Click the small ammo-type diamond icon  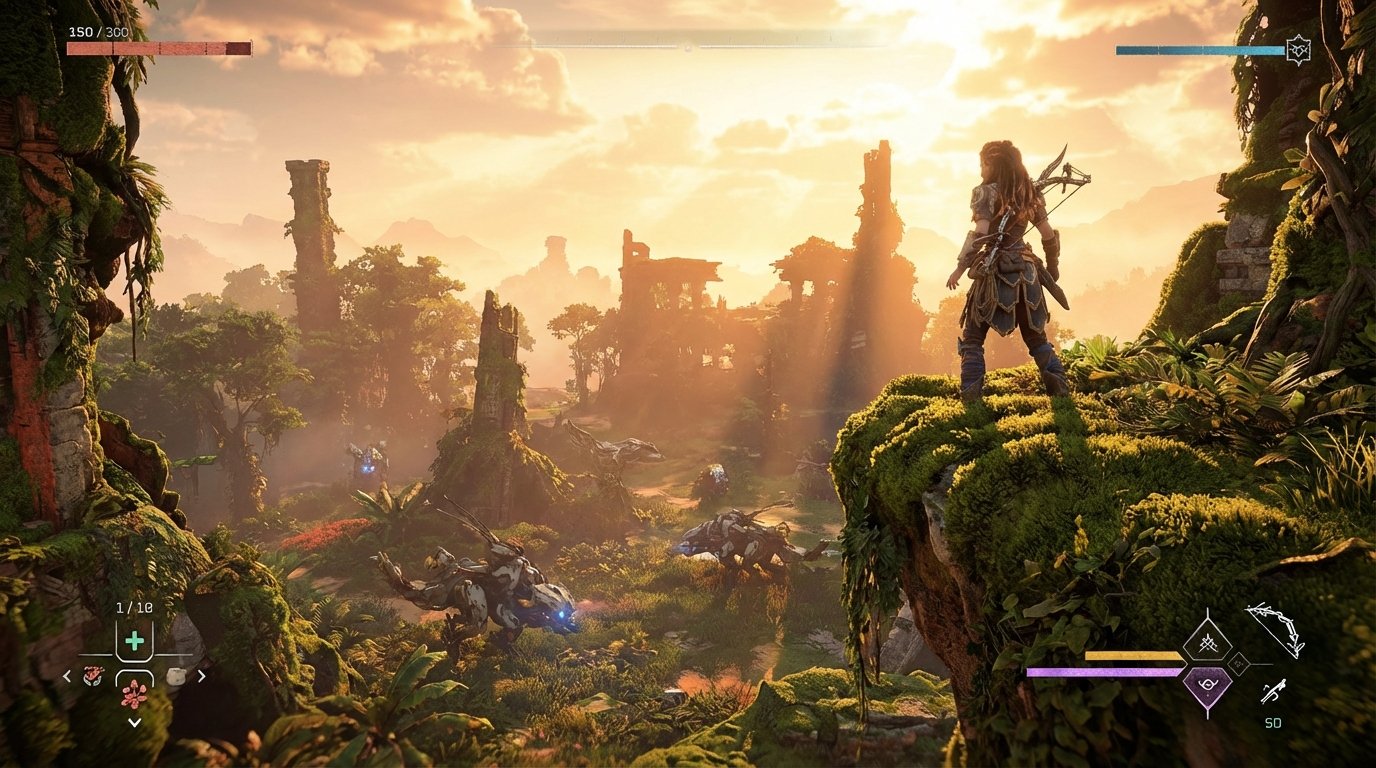(1239, 663)
